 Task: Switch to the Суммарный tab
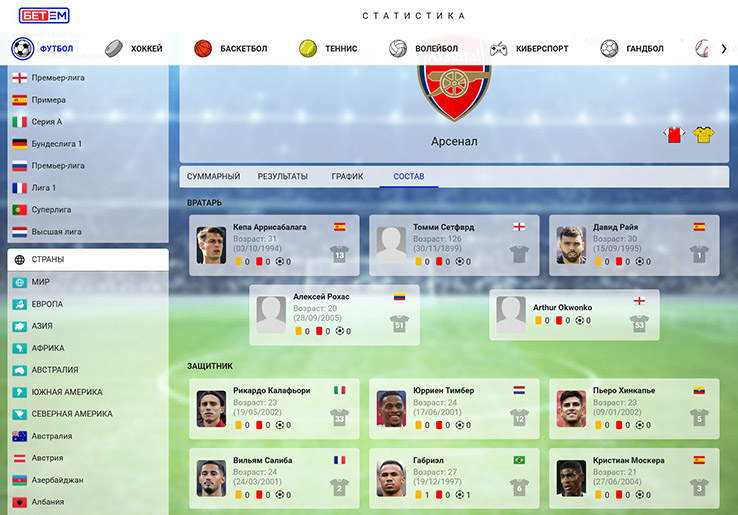214,177
